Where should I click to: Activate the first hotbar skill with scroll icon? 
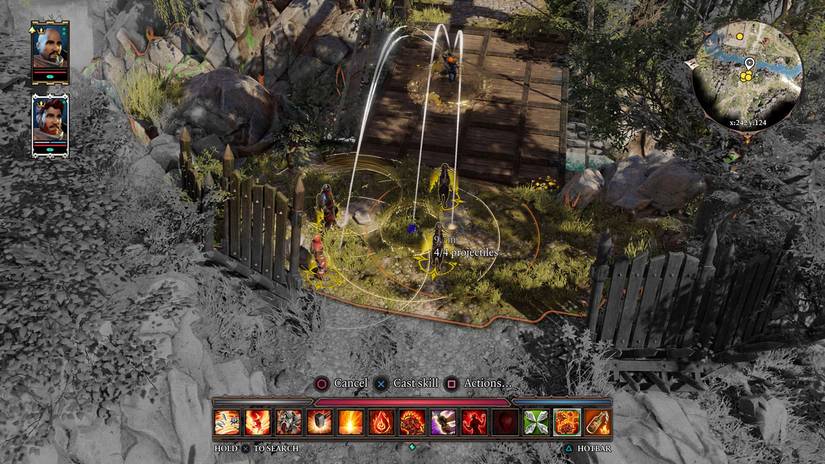(x=227, y=422)
